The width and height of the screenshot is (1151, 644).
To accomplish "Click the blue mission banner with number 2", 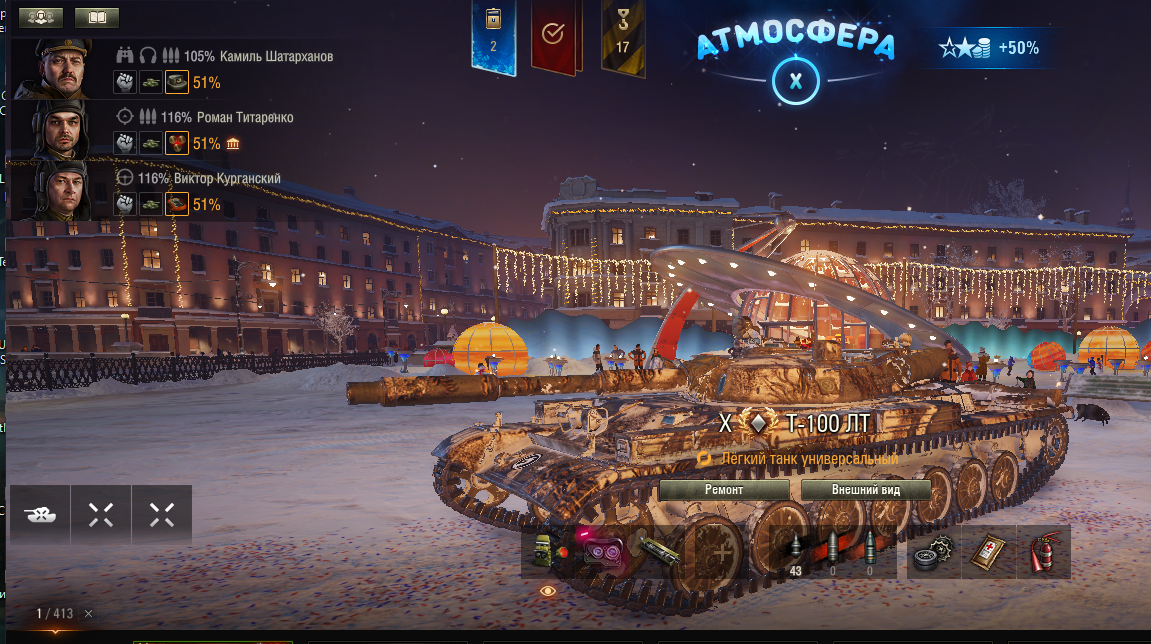I will [493, 35].
